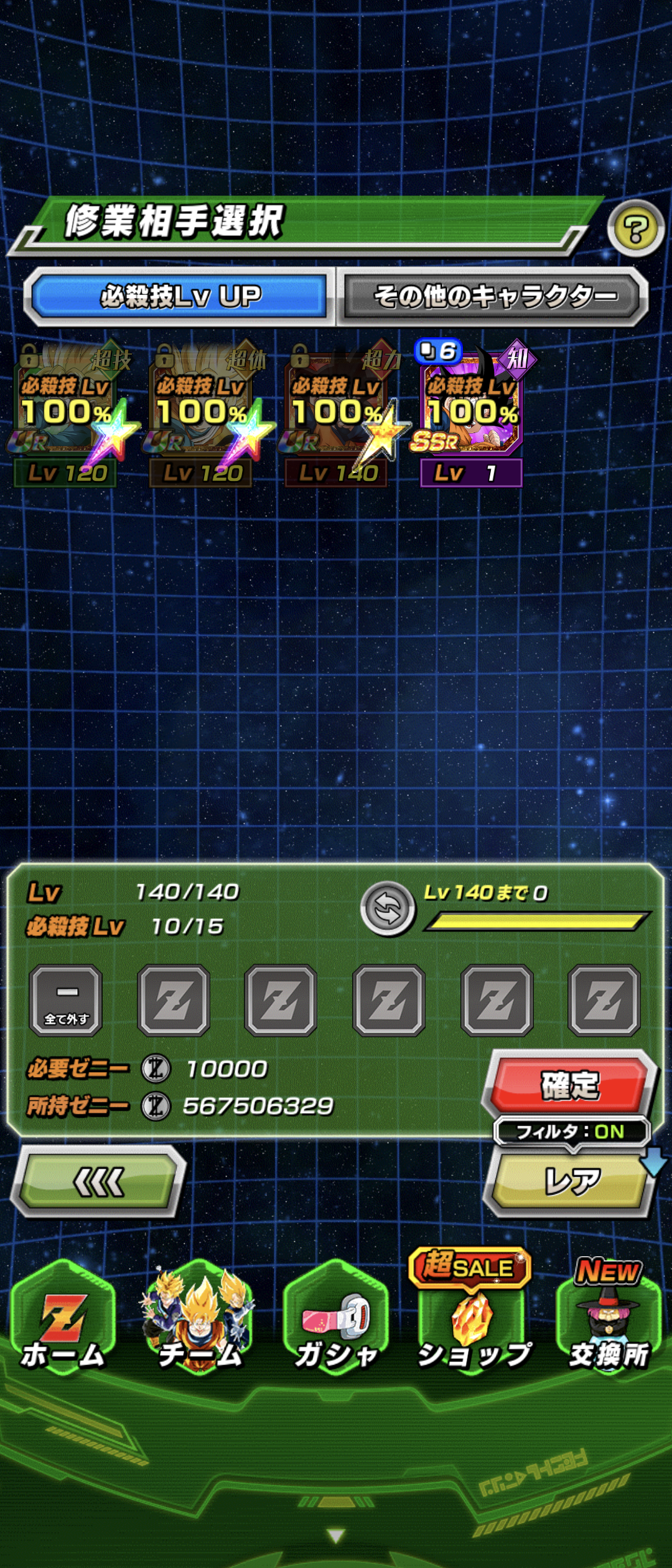Viewport: 672px width, 1568px height.
Task: Remove all selections with 全て外す
Action: pyautogui.click(x=66, y=1000)
